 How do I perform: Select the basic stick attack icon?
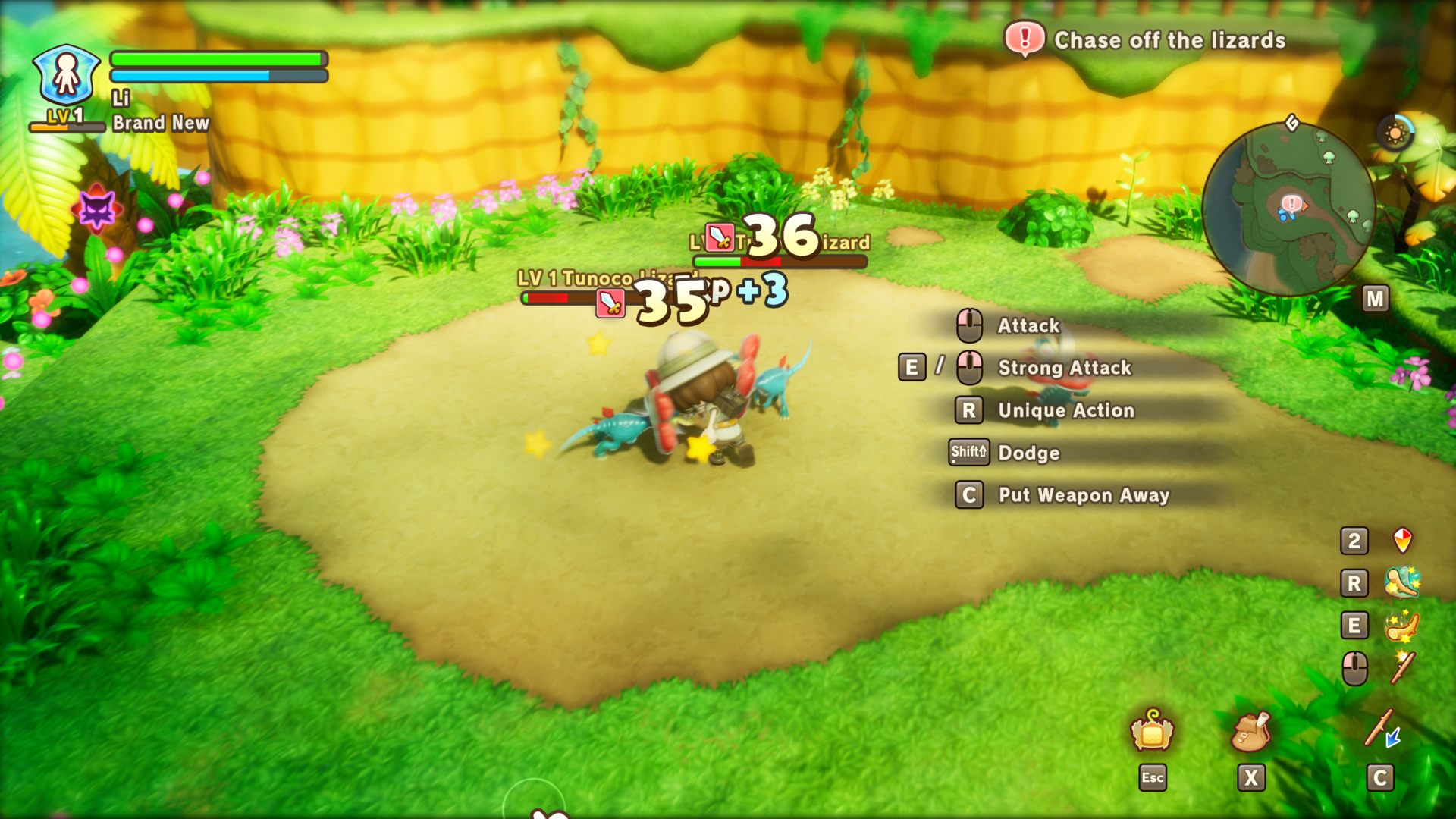tap(1402, 668)
